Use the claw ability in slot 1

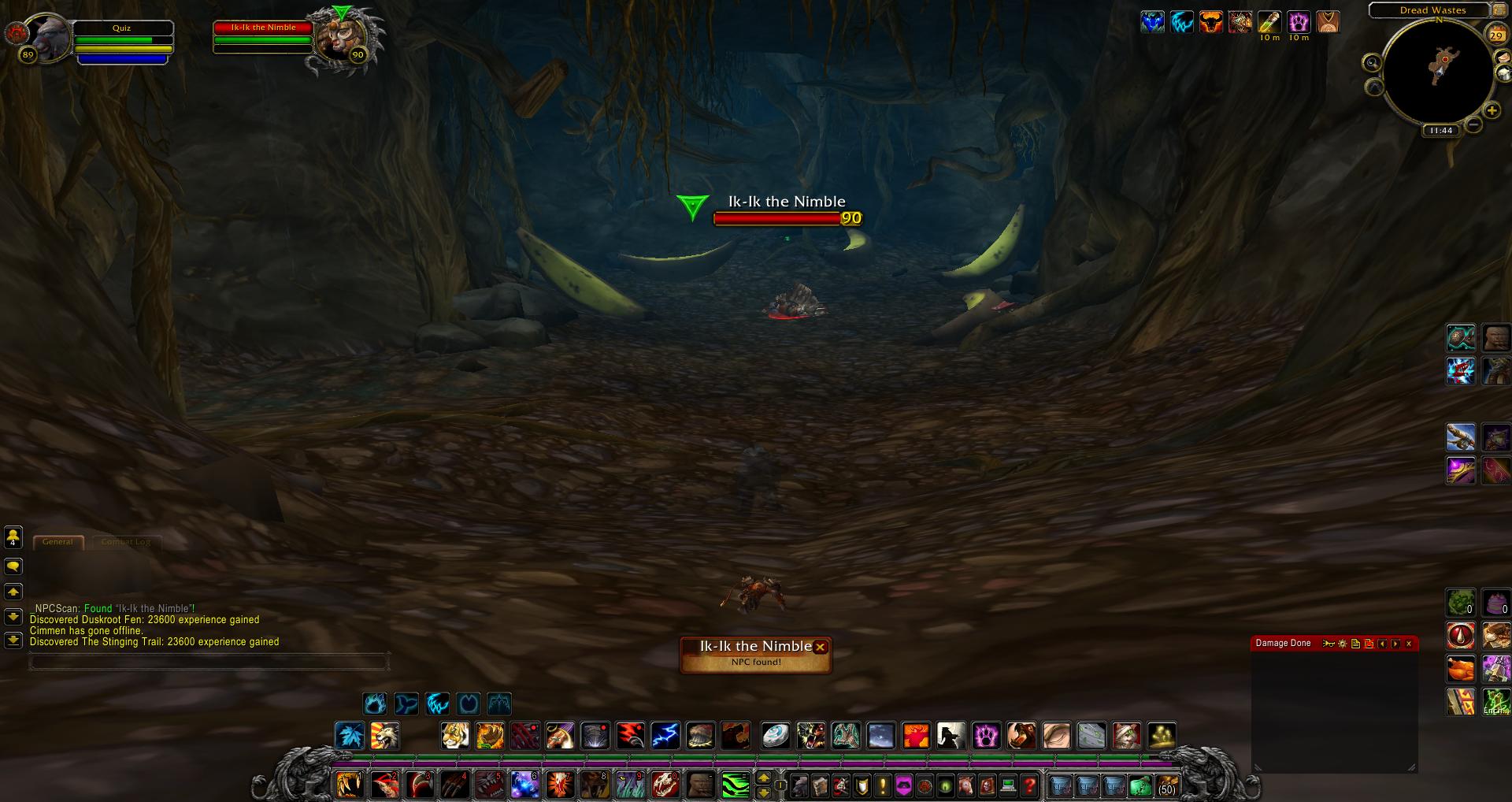tap(349, 785)
